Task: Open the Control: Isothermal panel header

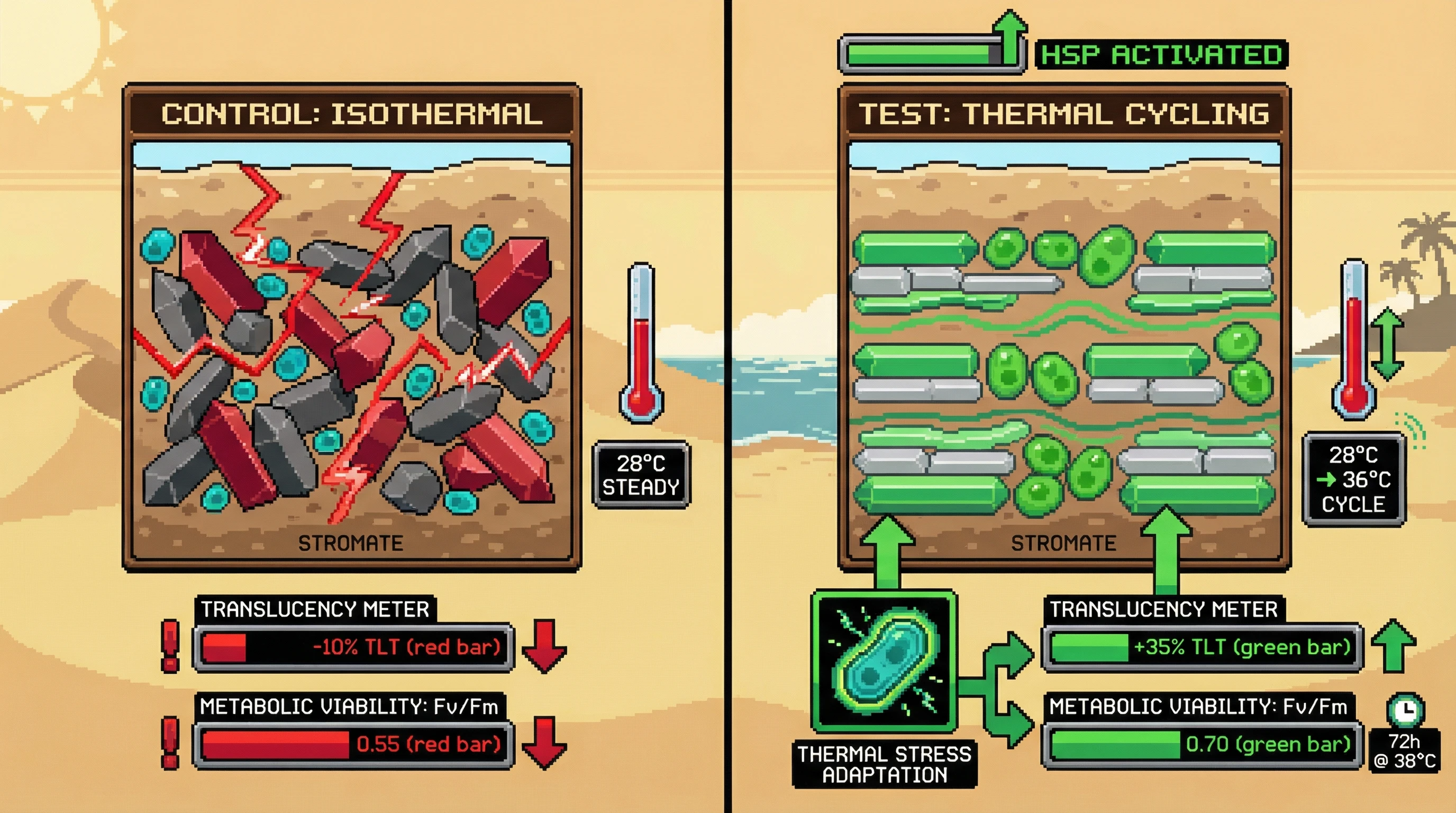Action: tap(351, 114)
